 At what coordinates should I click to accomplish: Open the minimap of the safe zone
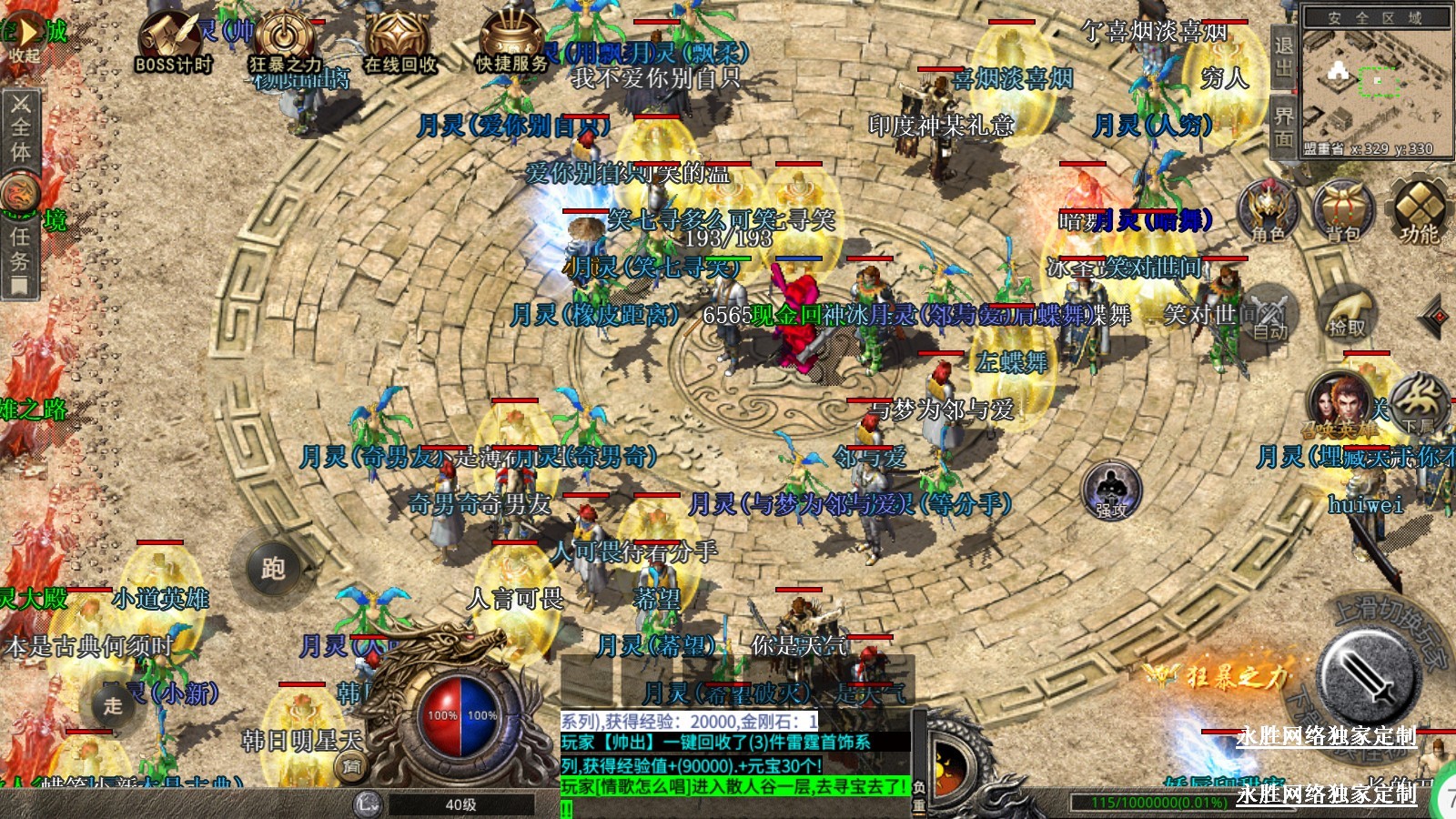pyautogui.click(x=1375, y=82)
